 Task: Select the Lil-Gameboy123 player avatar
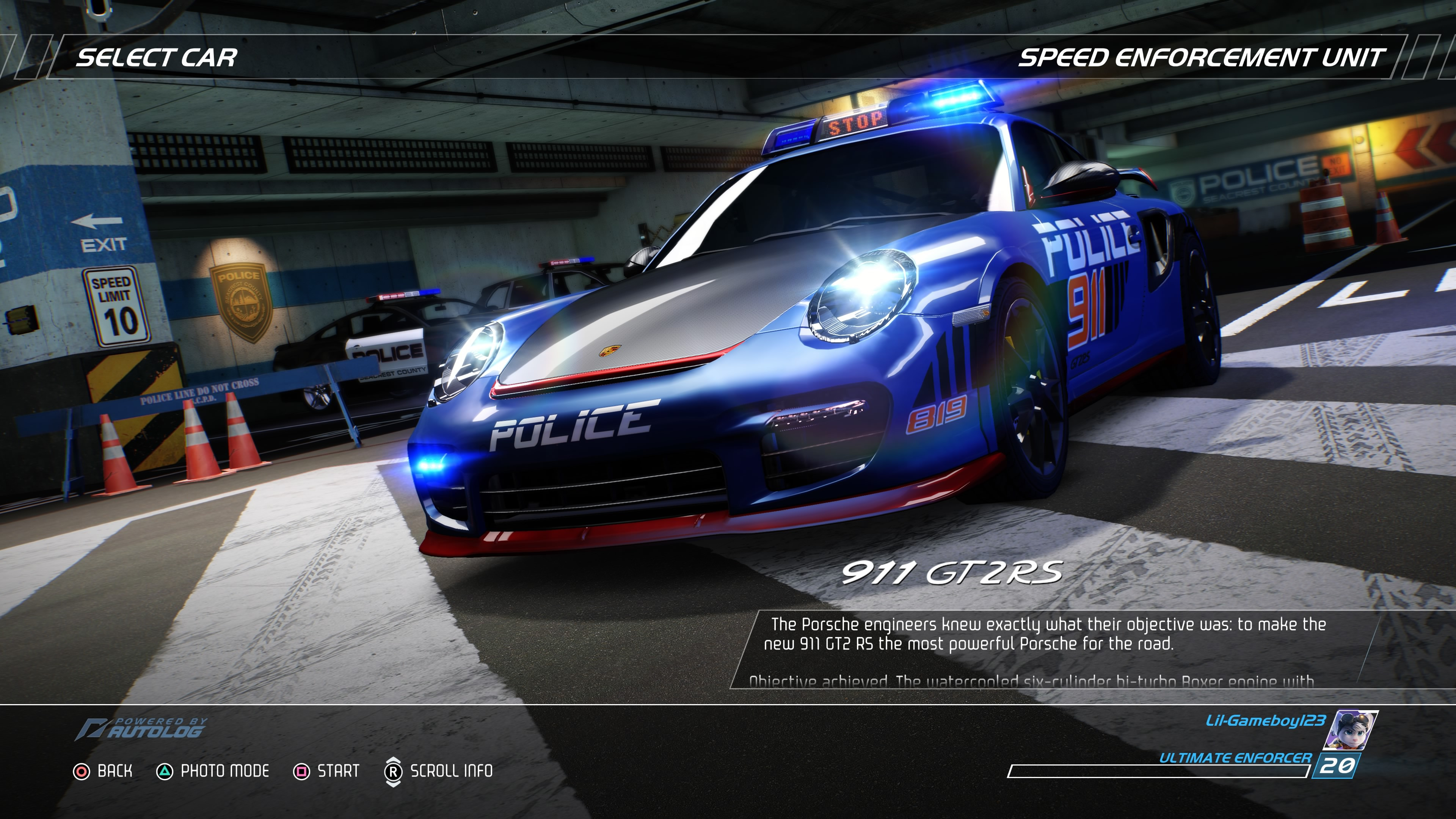[1352, 730]
